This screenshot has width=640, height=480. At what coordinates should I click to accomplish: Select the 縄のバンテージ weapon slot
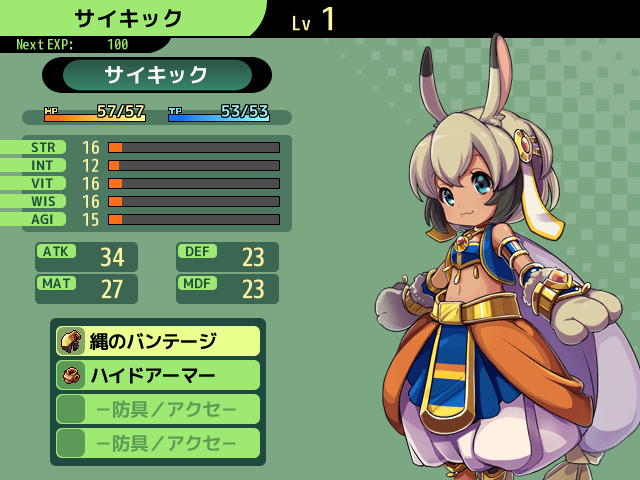tap(158, 341)
